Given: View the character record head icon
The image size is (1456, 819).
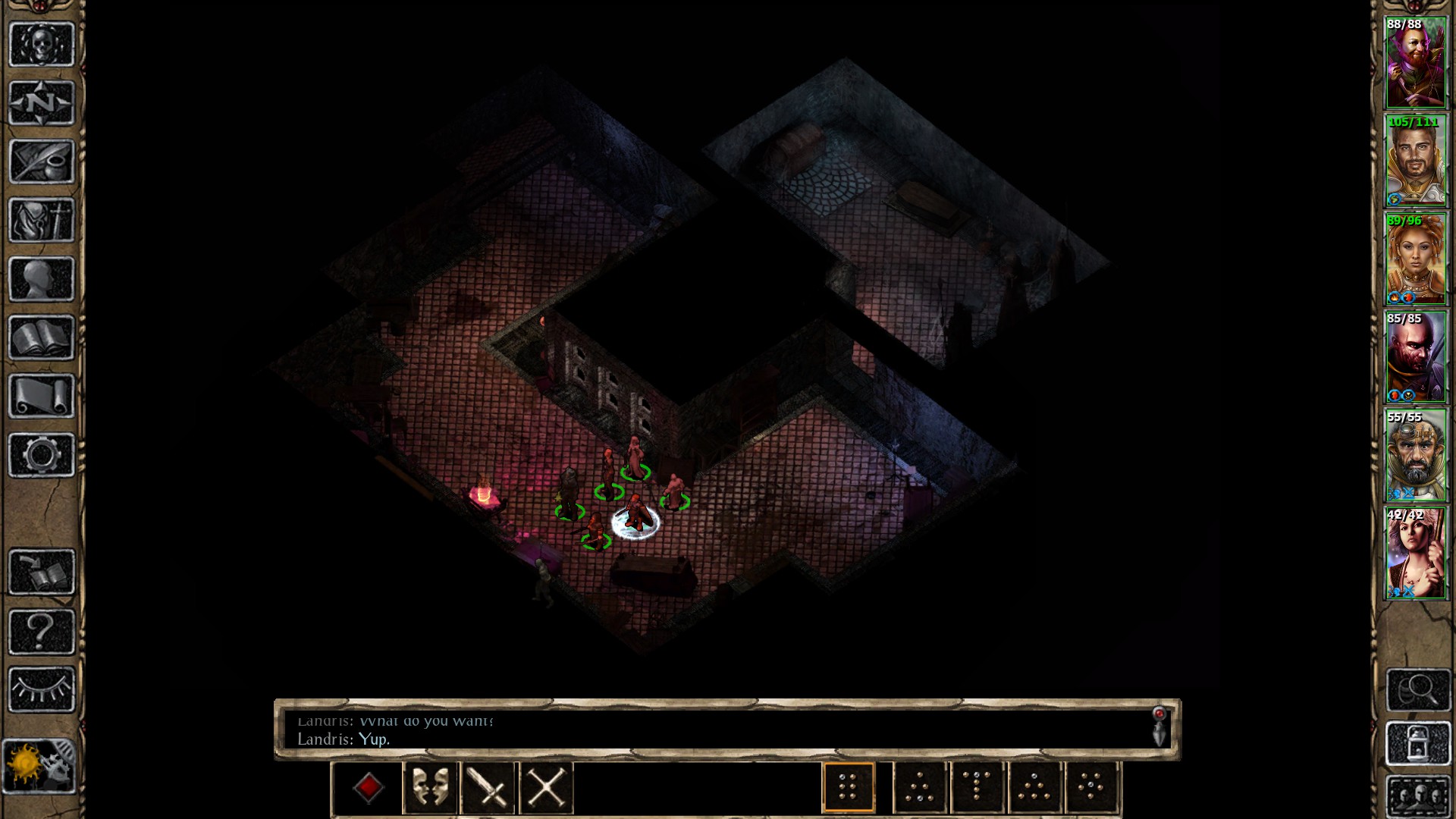Looking at the screenshot, I should pyautogui.click(x=42, y=279).
